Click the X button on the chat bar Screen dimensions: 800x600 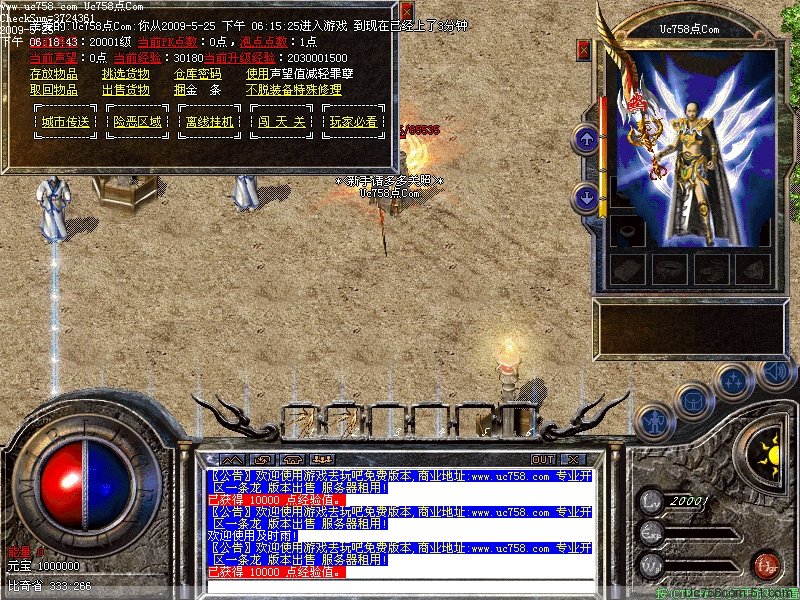pos(573,459)
